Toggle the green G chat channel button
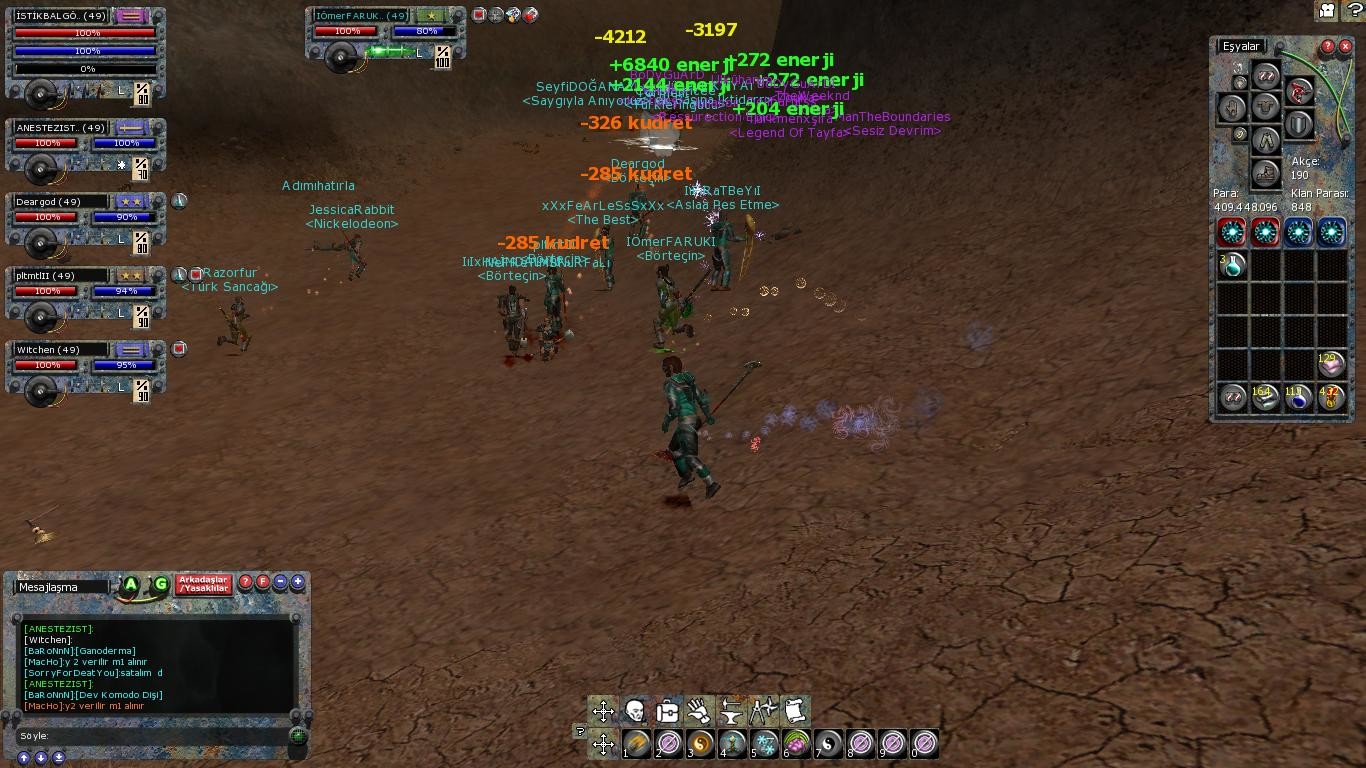 [160, 584]
